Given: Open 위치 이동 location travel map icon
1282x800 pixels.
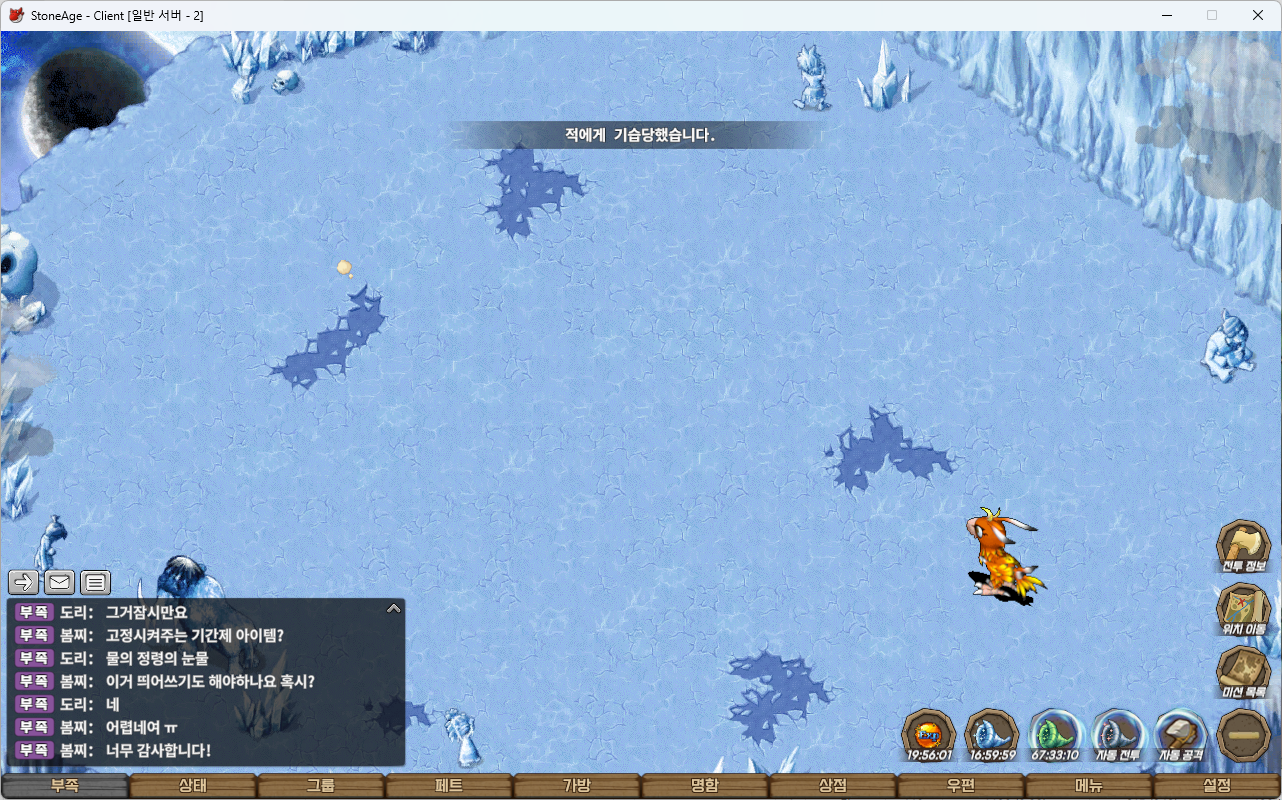Looking at the screenshot, I should point(1243,609).
